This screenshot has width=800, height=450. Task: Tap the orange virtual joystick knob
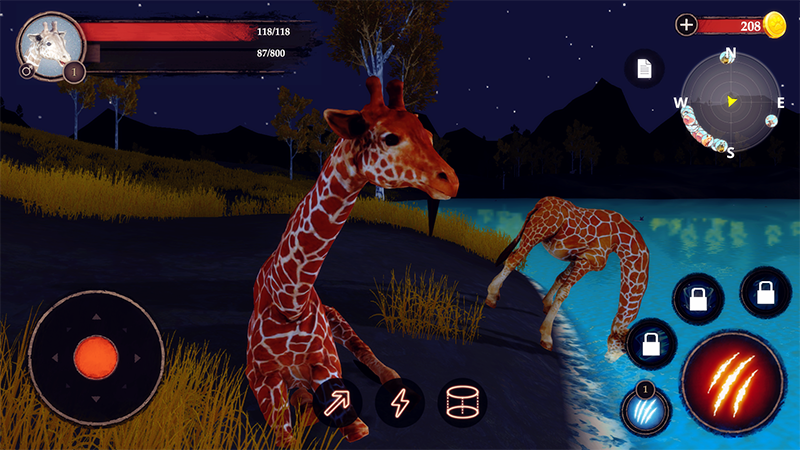[x=96, y=356]
